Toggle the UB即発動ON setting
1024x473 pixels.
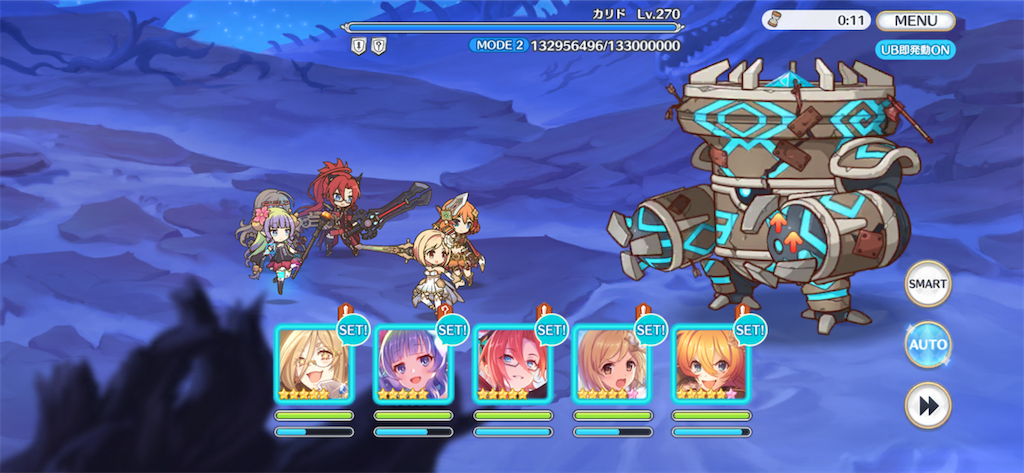(914, 50)
